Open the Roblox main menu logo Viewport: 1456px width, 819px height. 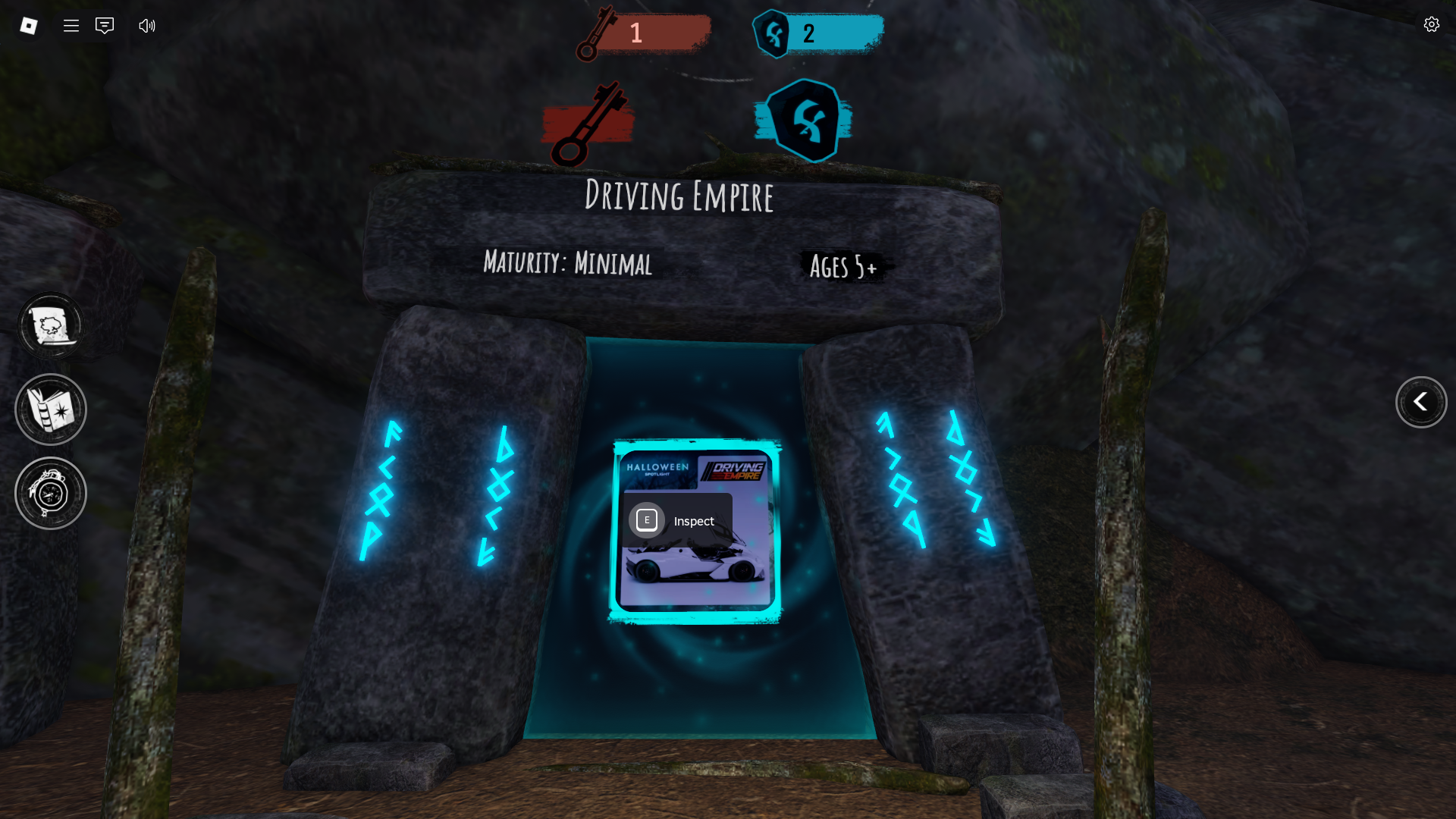[x=28, y=26]
